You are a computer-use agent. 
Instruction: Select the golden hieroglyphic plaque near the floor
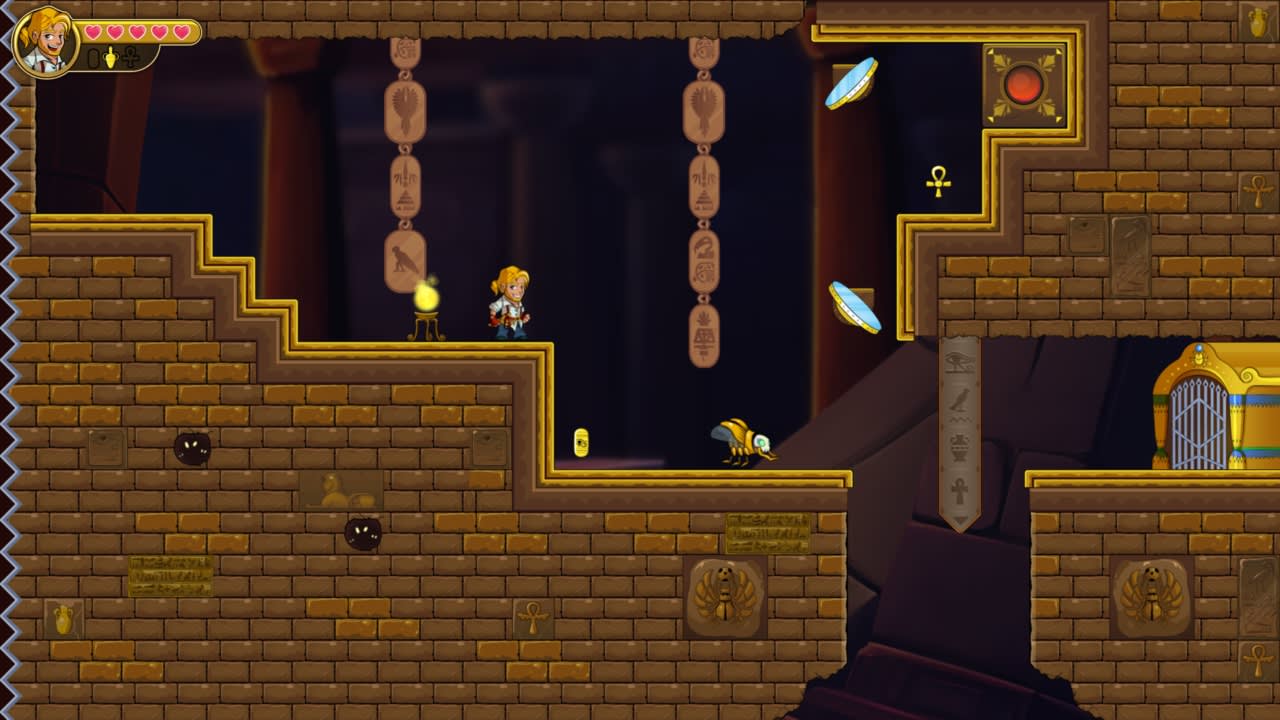766,533
